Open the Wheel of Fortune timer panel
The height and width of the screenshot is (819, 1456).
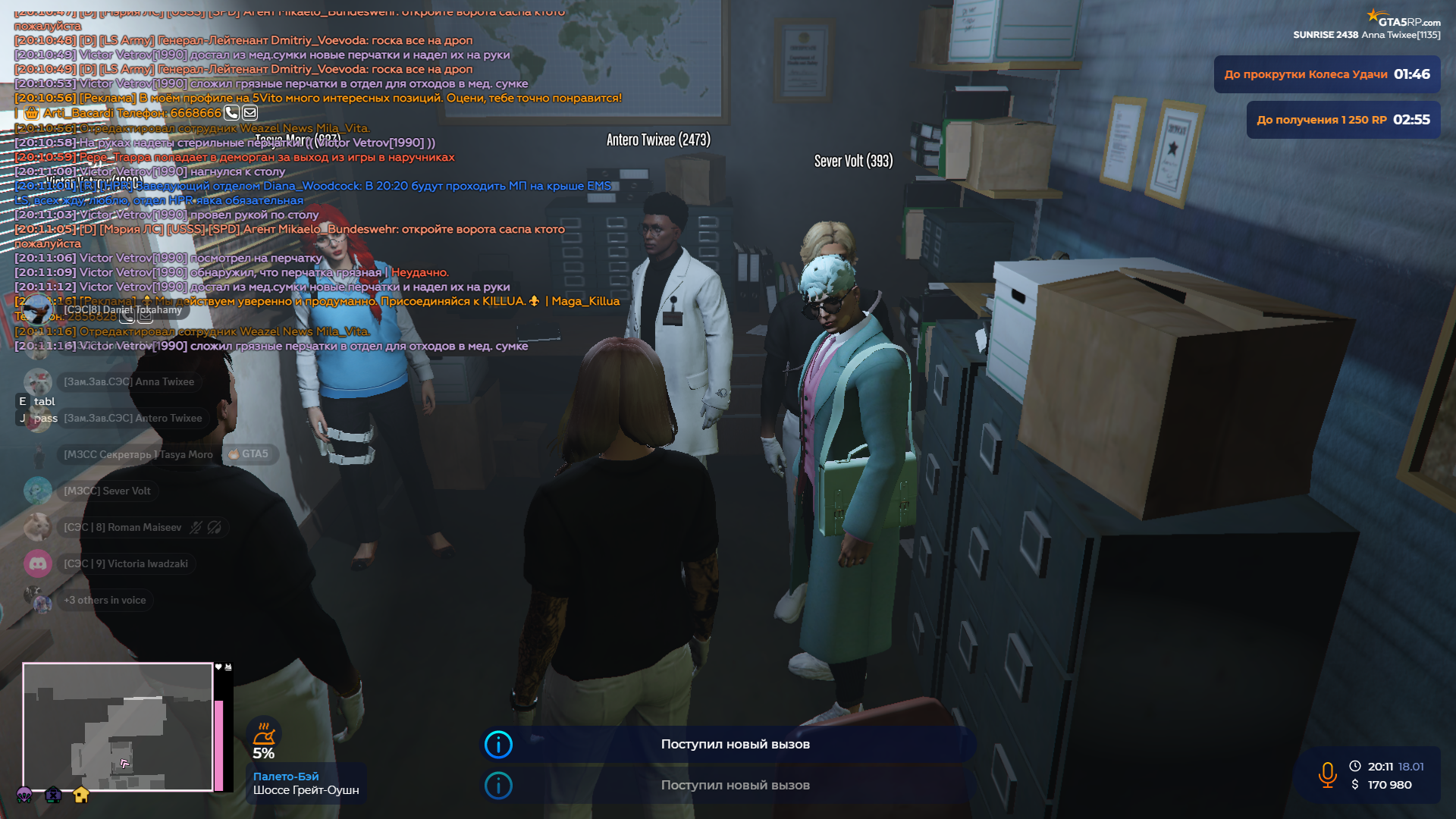tap(1326, 74)
